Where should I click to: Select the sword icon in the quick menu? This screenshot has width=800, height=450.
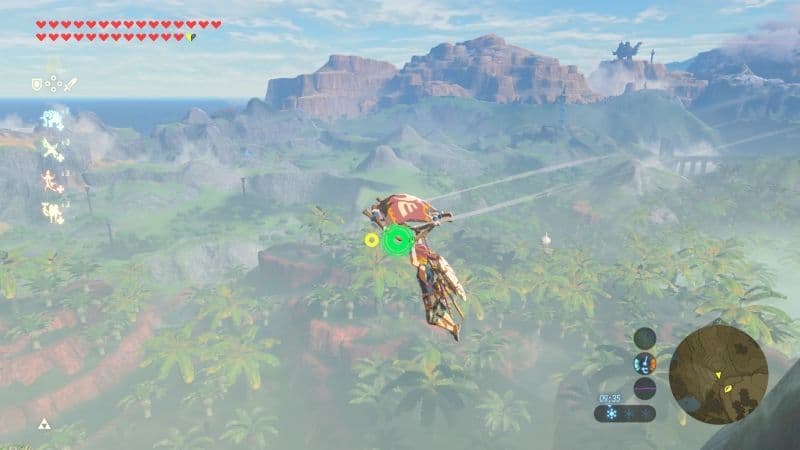pyautogui.click(x=70, y=85)
